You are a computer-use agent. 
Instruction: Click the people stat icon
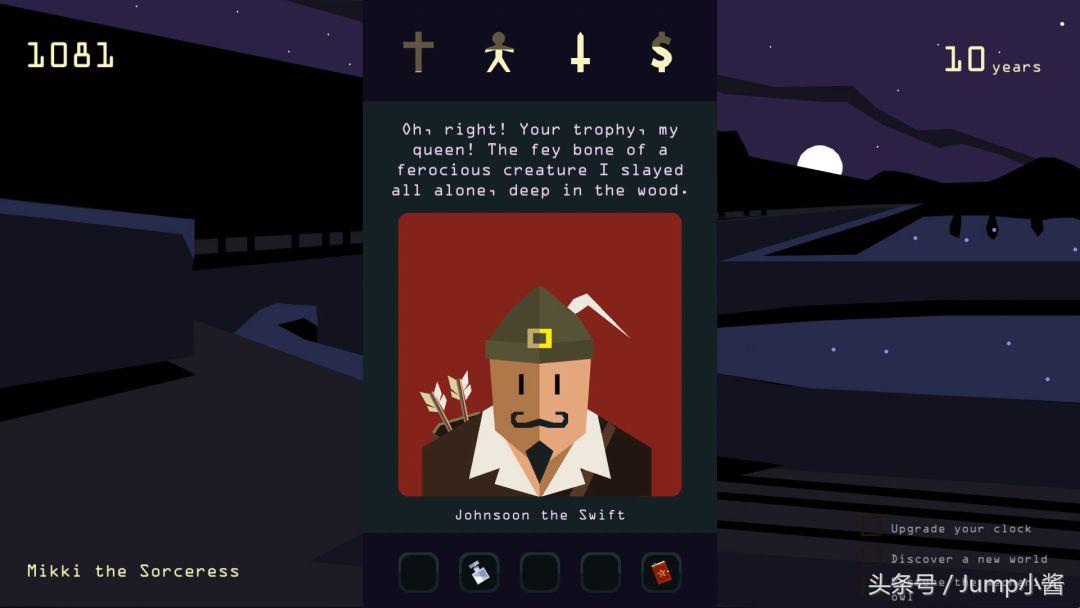pos(498,52)
